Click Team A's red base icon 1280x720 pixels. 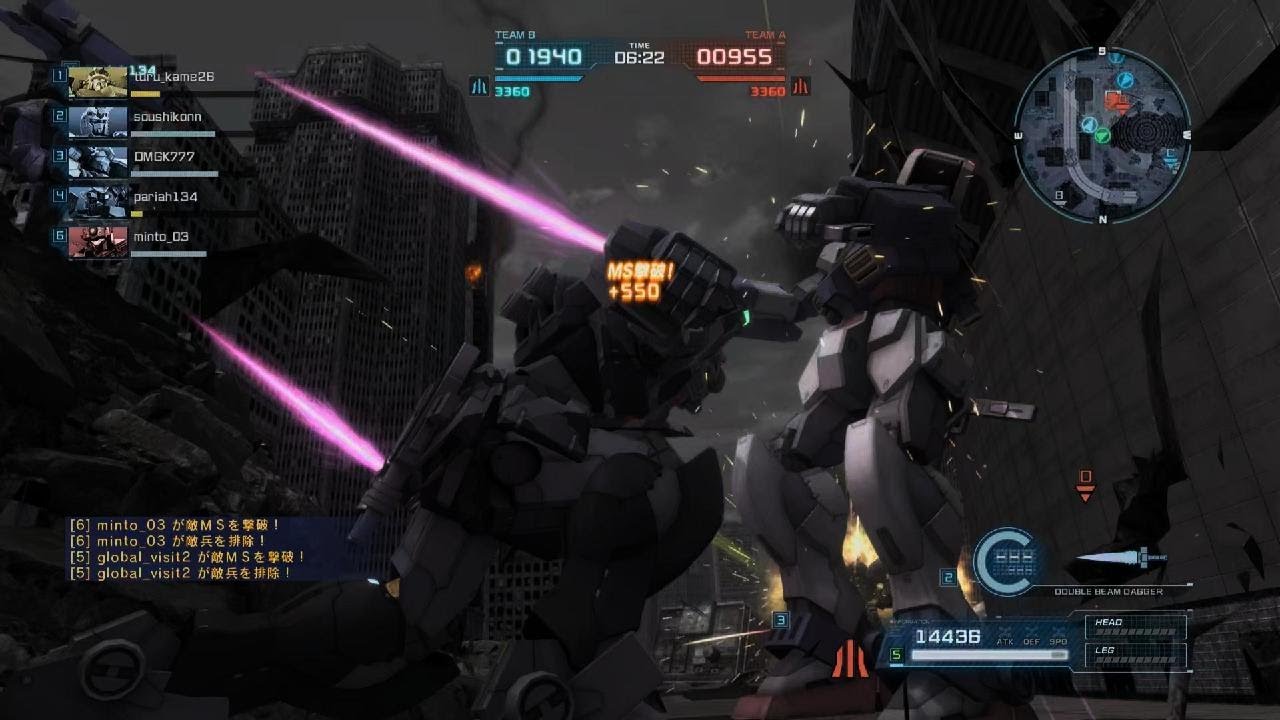pos(800,87)
